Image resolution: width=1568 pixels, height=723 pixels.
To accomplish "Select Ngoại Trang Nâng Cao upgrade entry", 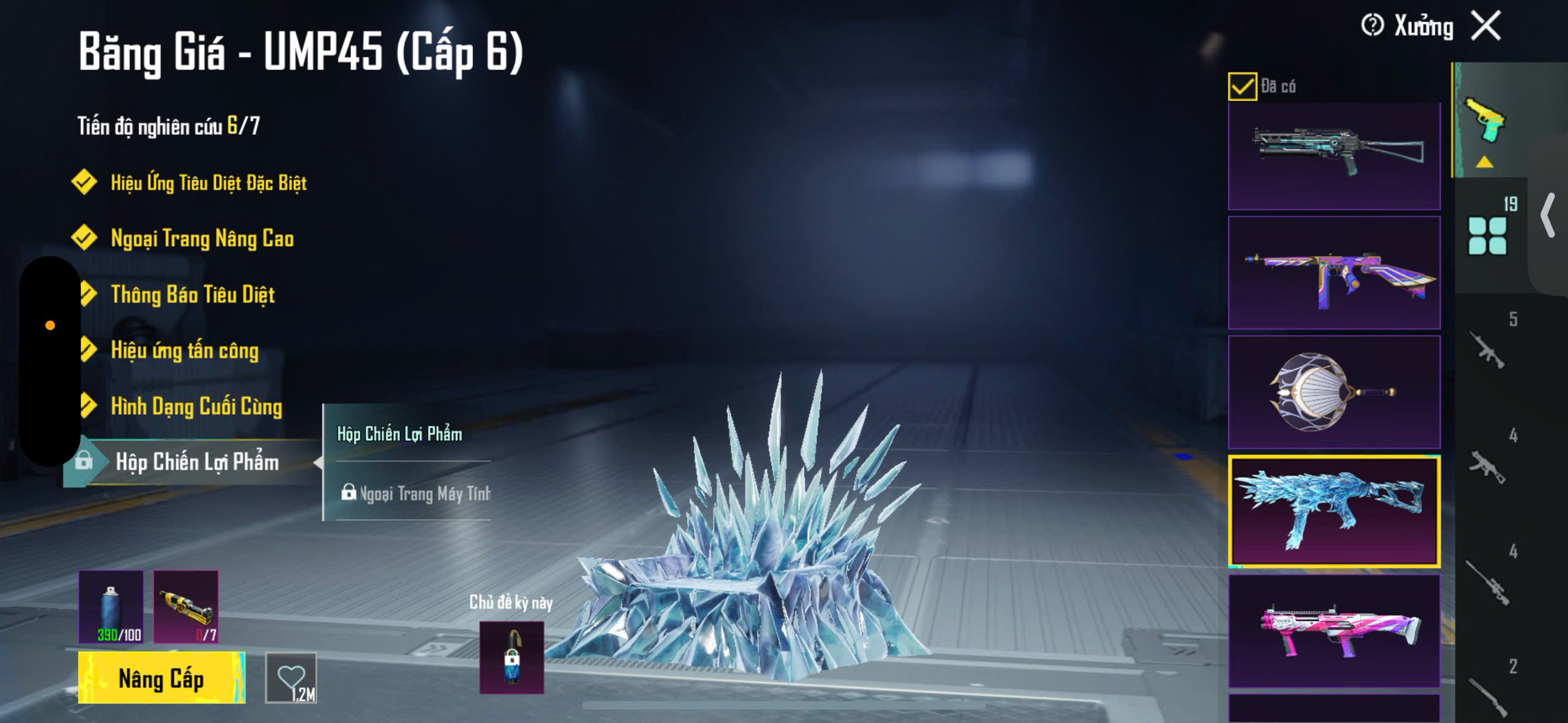I will [202, 238].
